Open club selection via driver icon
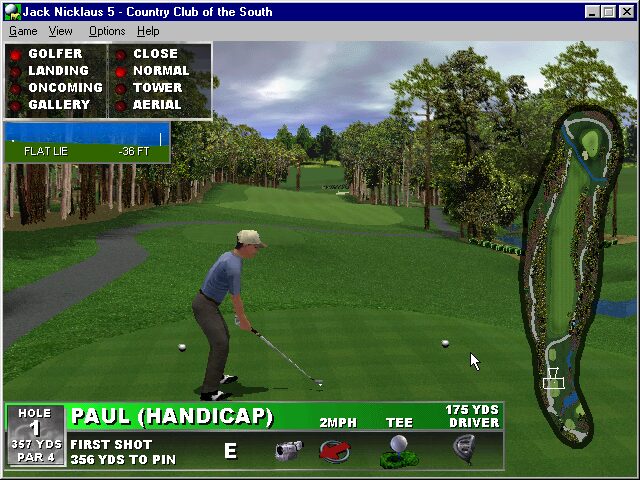The height and width of the screenshot is (480, 640). (x=464, y=450)
